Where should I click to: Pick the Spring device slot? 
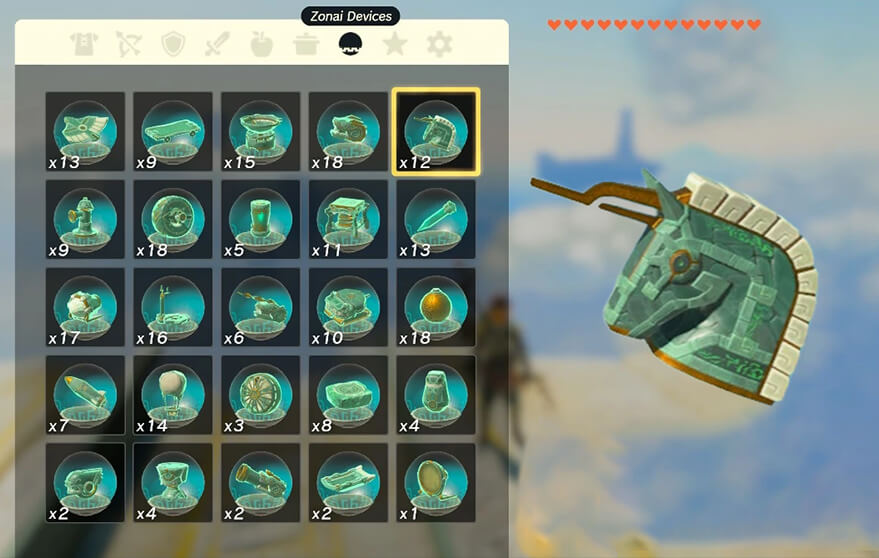pyautogui.click(x=349, y=219)
